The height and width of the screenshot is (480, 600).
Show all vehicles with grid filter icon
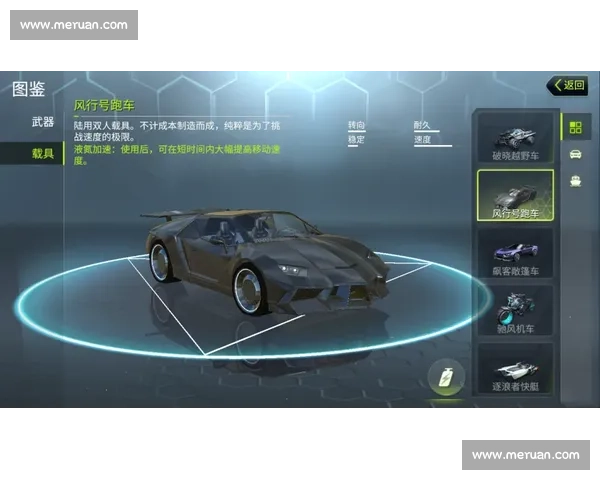(575, 126)
